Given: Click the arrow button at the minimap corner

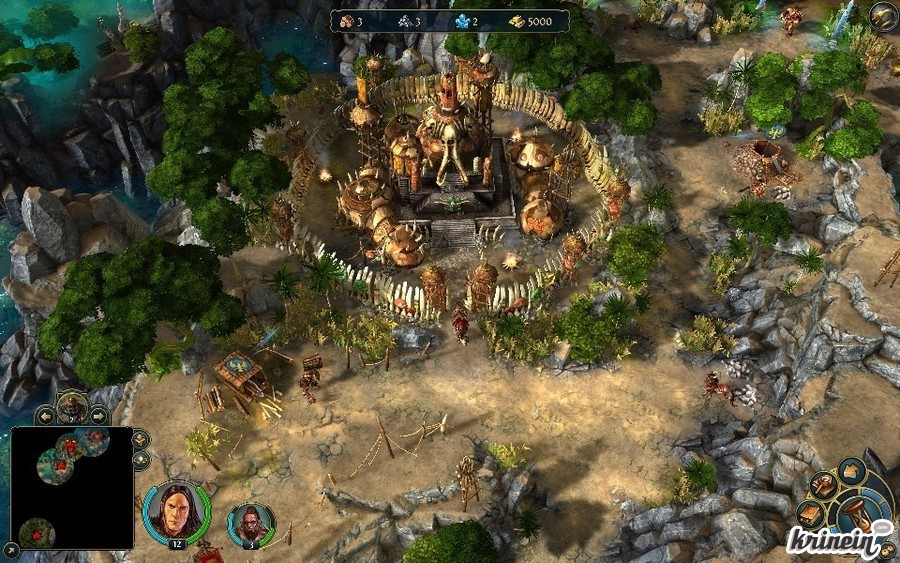Looking at the screenshot, I should 11,548.
